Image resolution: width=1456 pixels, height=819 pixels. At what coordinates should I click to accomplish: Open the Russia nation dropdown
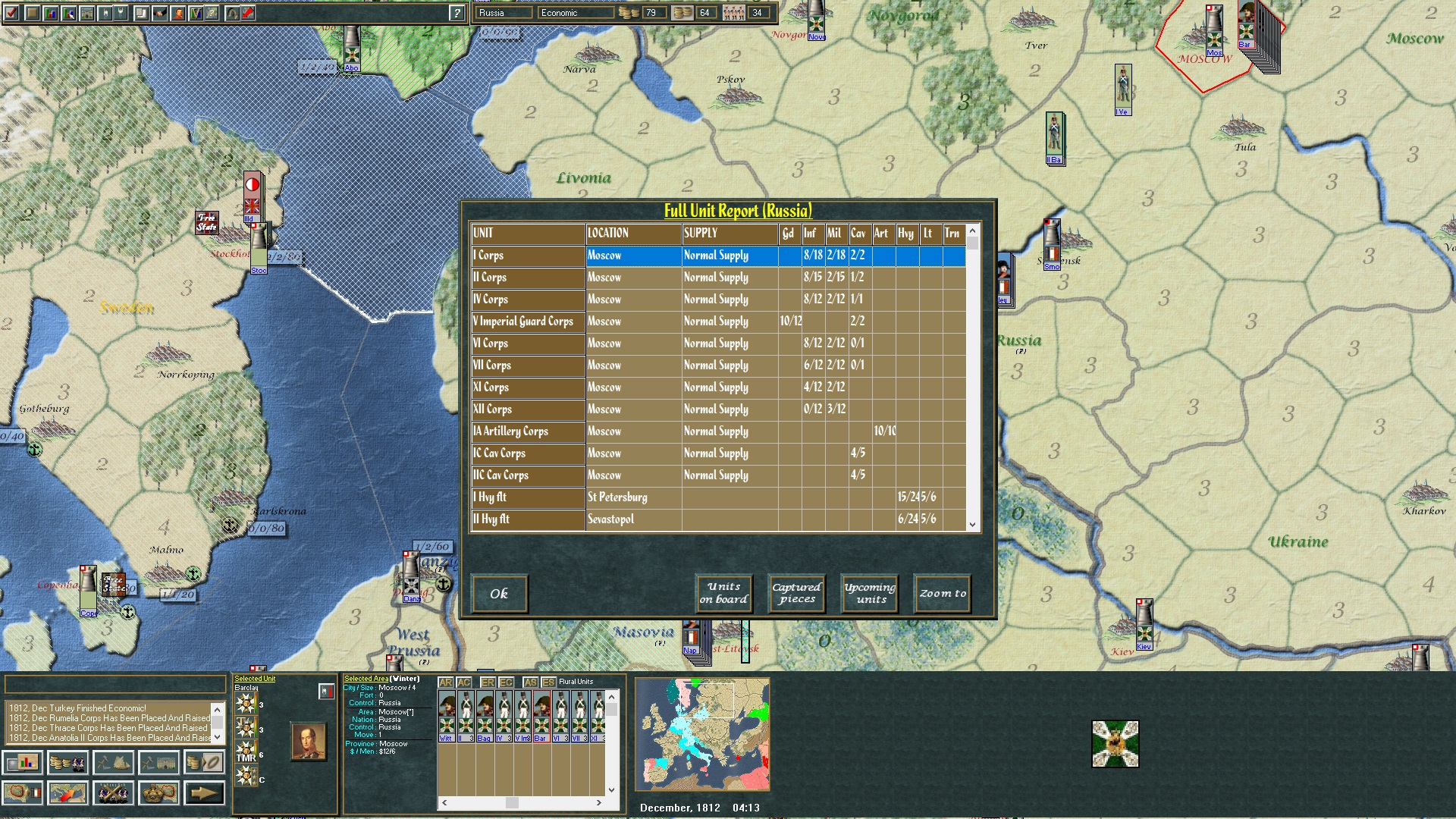[503, 12]
